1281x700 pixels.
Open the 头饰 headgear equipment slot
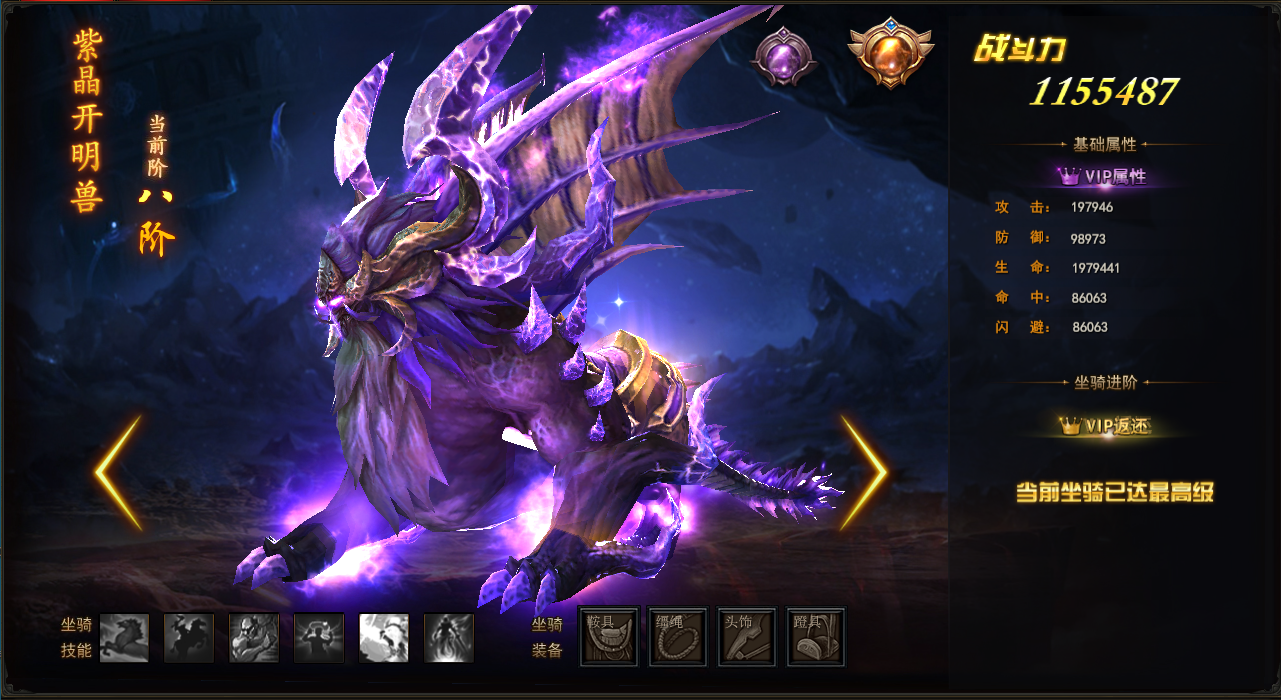(746, 637)
